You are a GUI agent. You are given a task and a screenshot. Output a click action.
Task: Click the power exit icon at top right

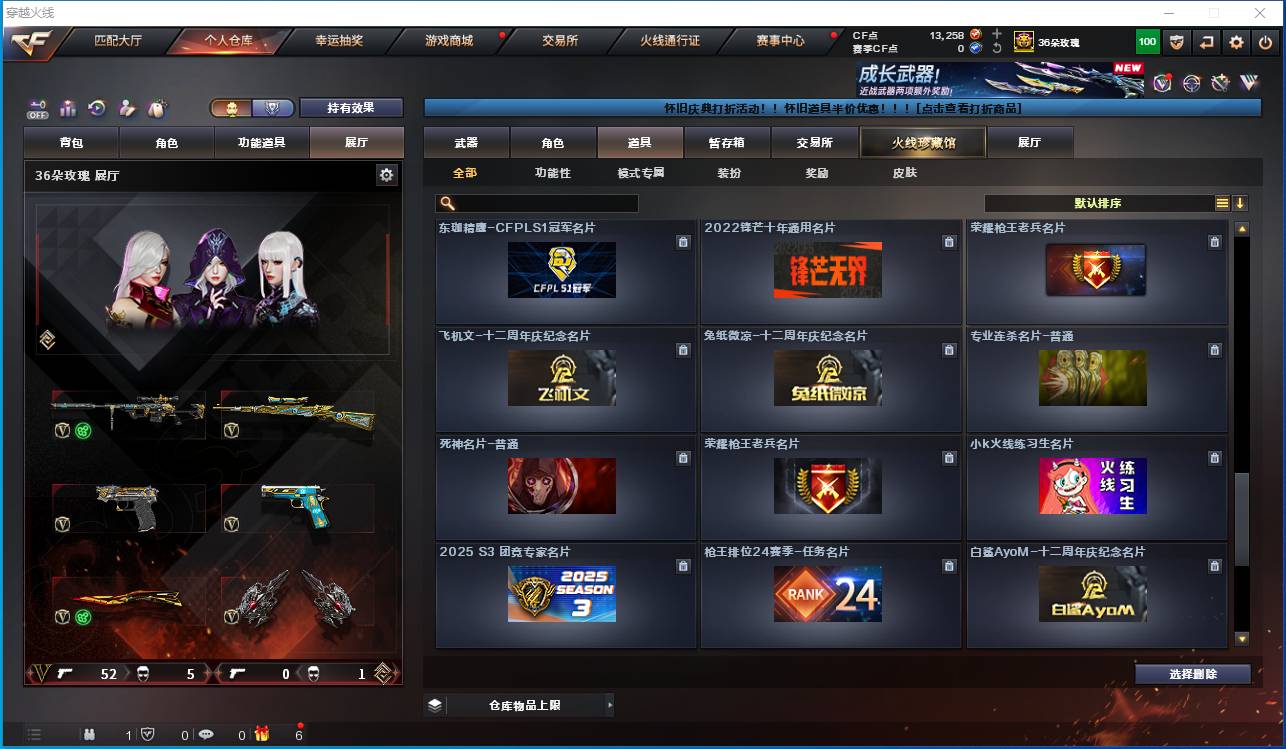[x=1265, y=42]
